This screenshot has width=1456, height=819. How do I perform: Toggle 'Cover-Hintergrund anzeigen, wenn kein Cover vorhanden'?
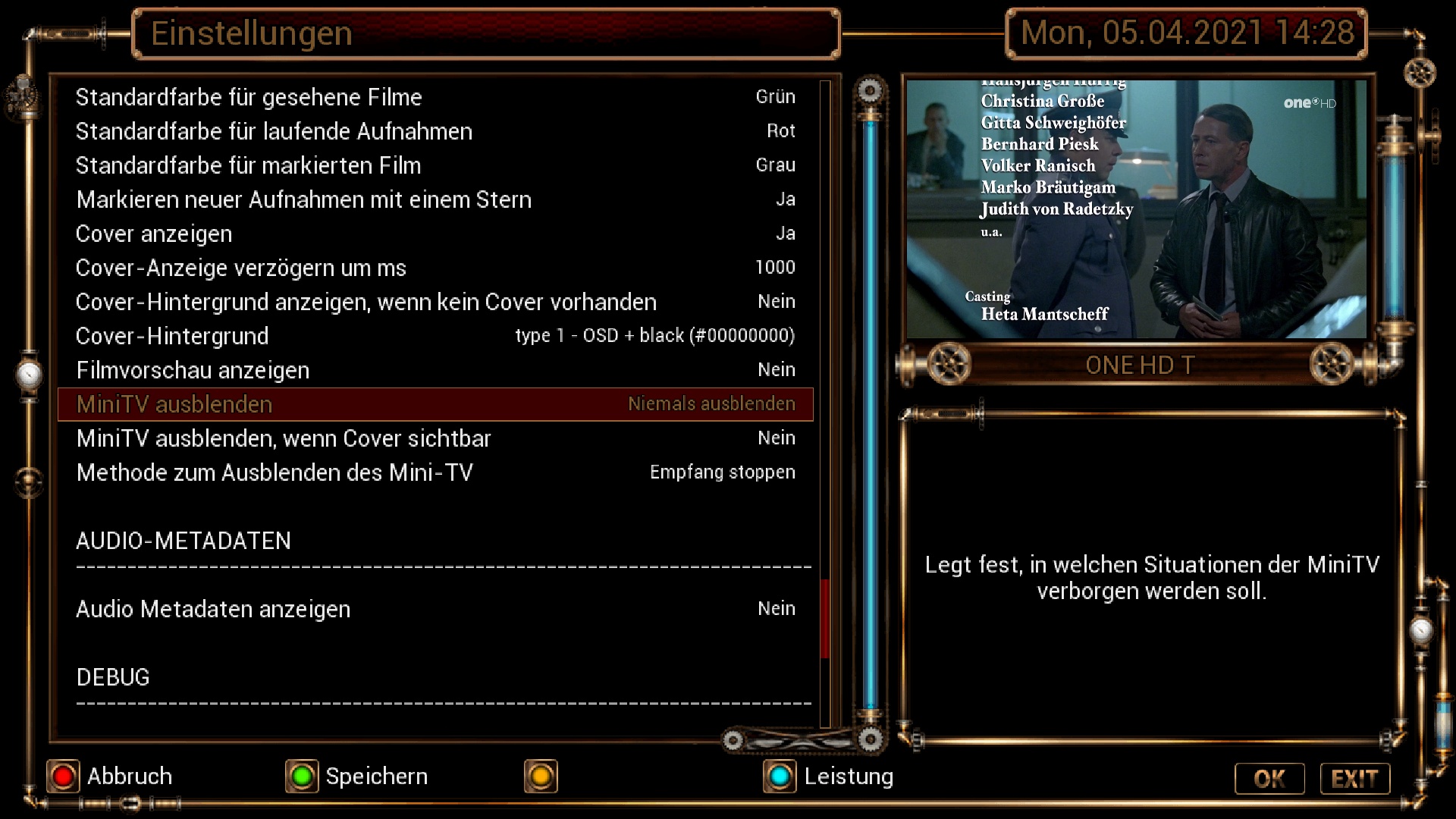pyautogui.click(x=435, y=302)
